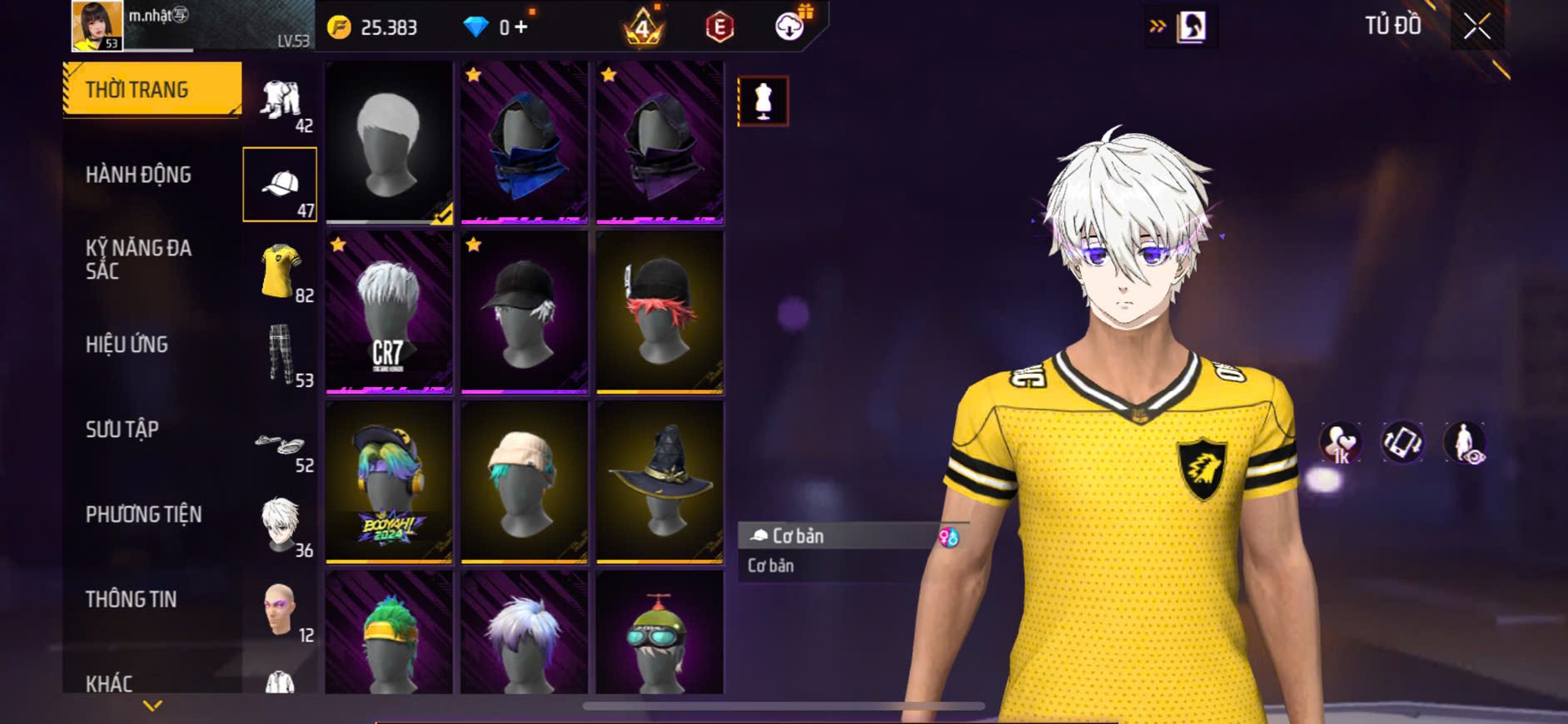
Task: Toggle the character visibility eye icon
Action: point(1465,443)
